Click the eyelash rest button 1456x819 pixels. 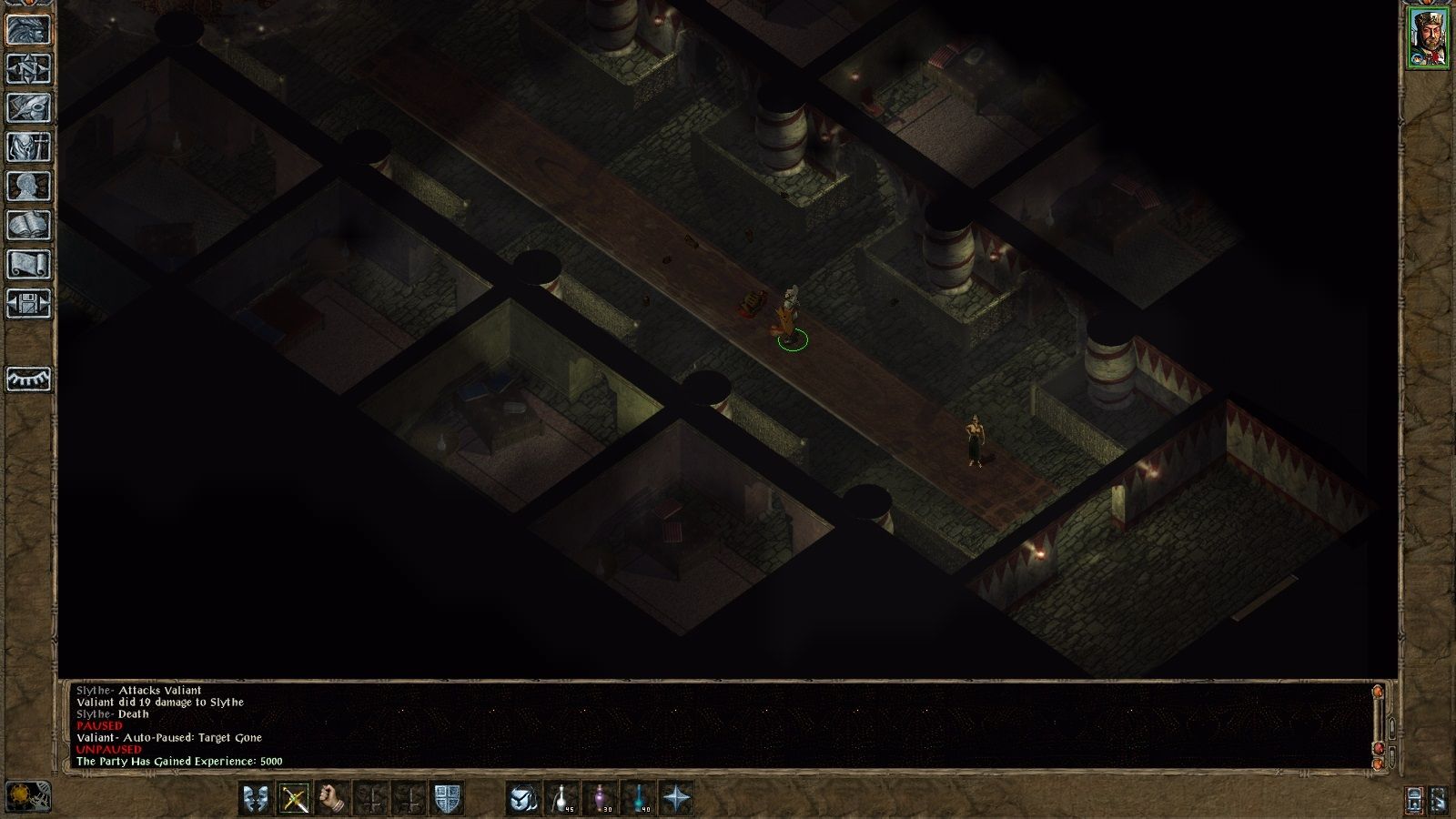(28, 379)
